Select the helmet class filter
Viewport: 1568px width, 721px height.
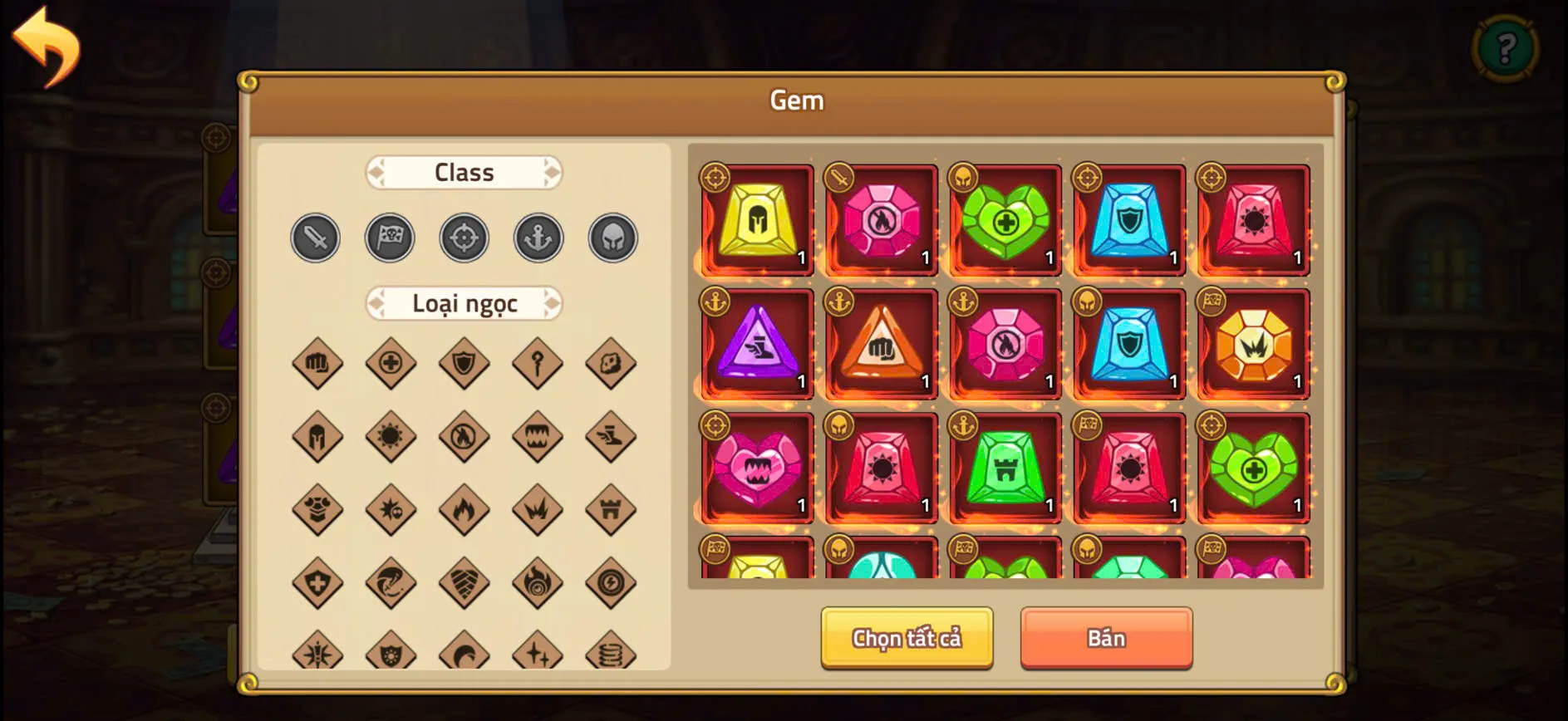(x=612, y=238)
